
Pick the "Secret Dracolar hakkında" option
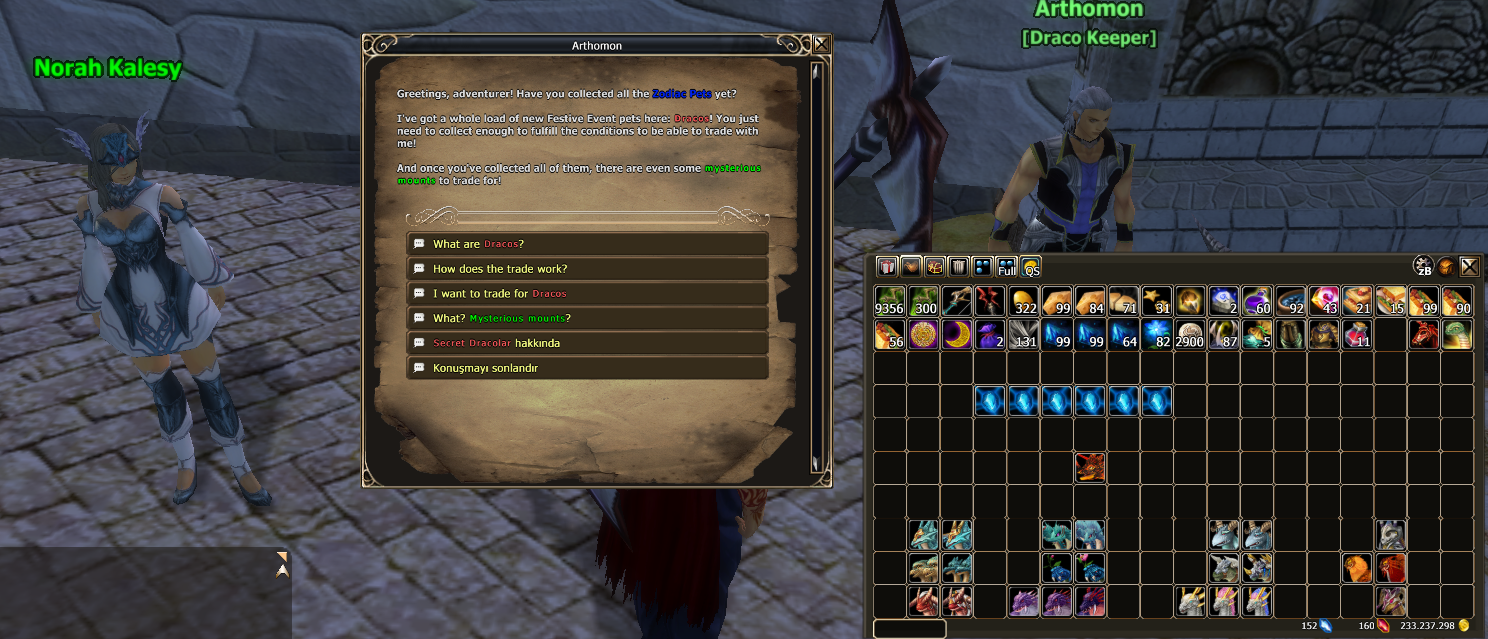pyautogui.click(x=587, y=343)
